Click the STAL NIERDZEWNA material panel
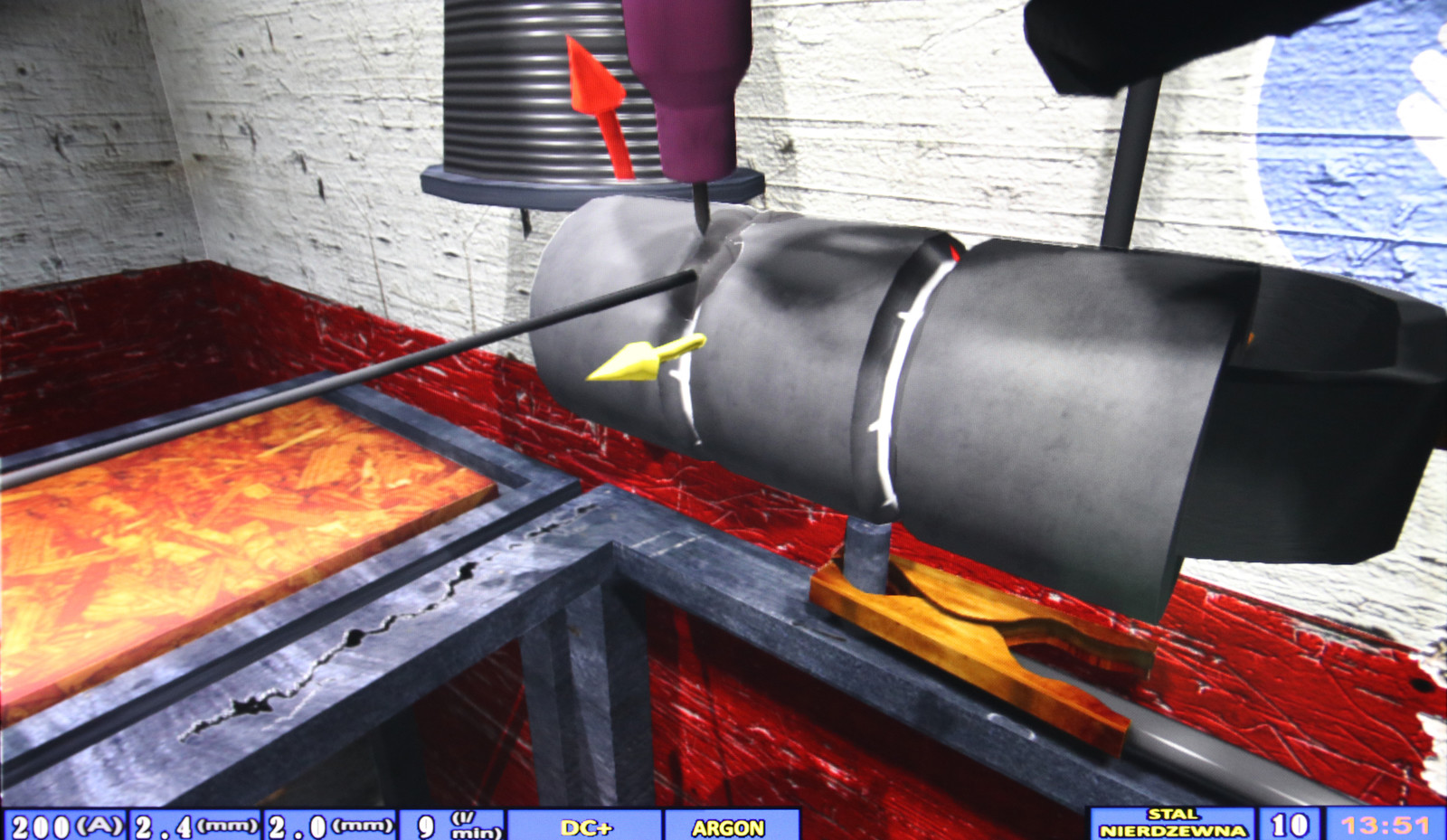 pyautogui.click(x=1172, y=824)
